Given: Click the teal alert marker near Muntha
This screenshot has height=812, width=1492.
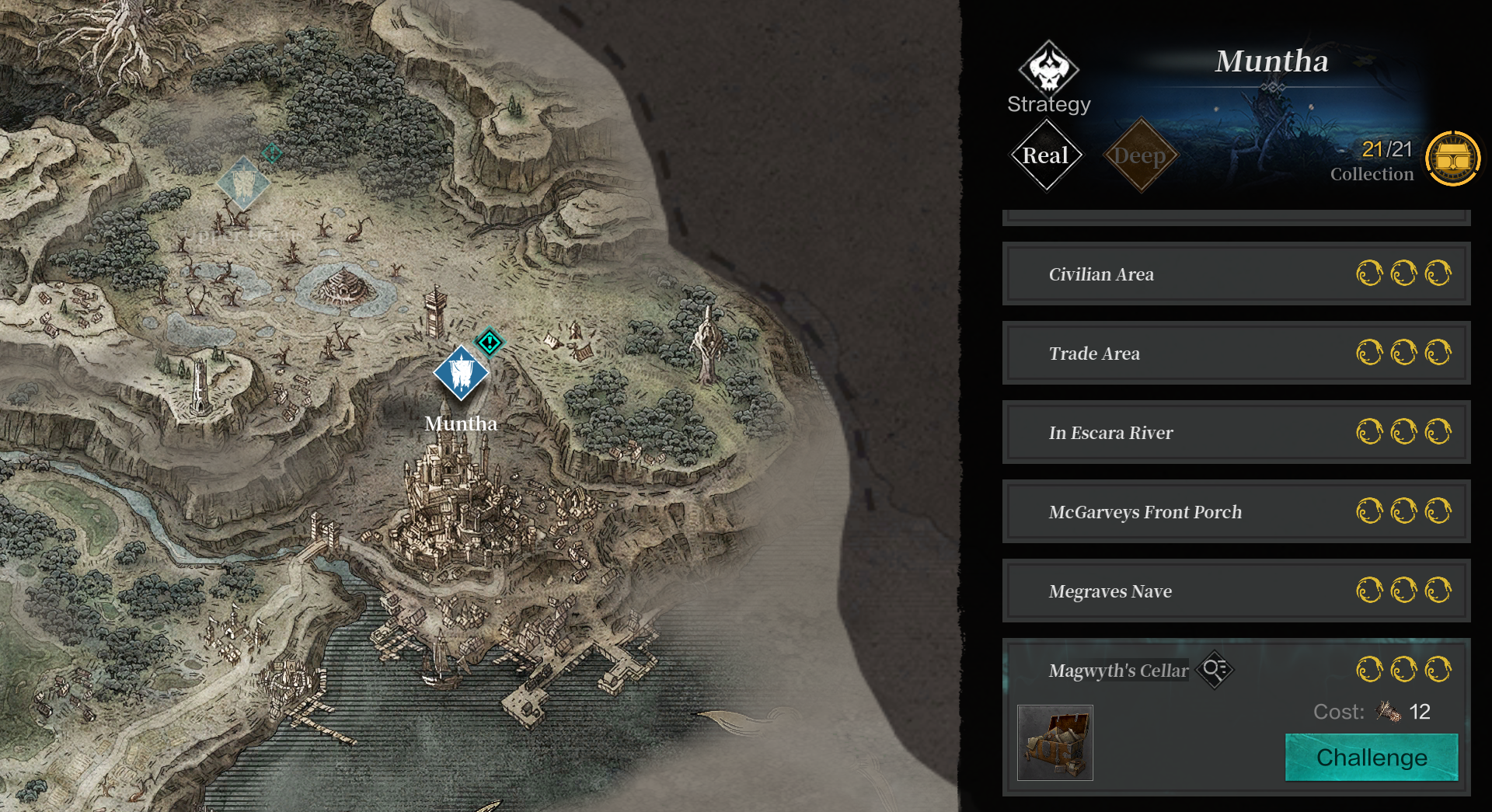Looking at the screenshot, I should coord(490,341).
